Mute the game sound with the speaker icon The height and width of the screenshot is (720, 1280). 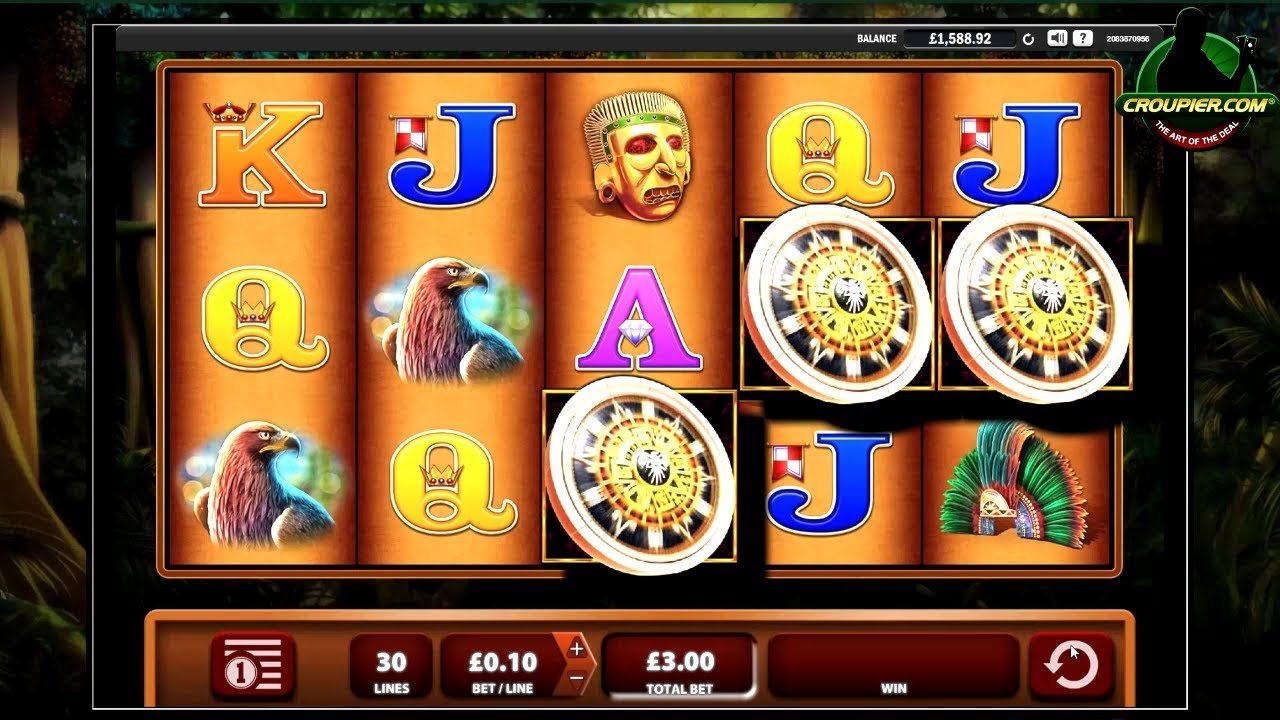click(1057, 36)
